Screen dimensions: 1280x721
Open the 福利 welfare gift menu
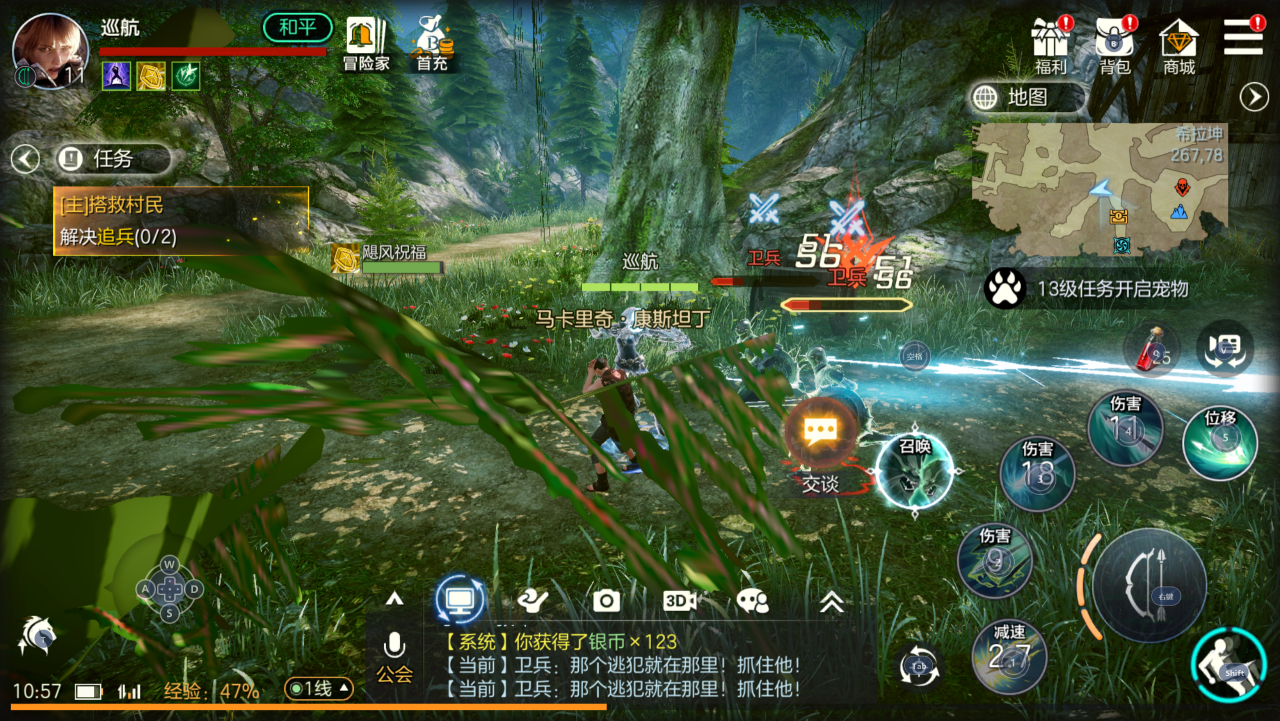(1051, 45)
